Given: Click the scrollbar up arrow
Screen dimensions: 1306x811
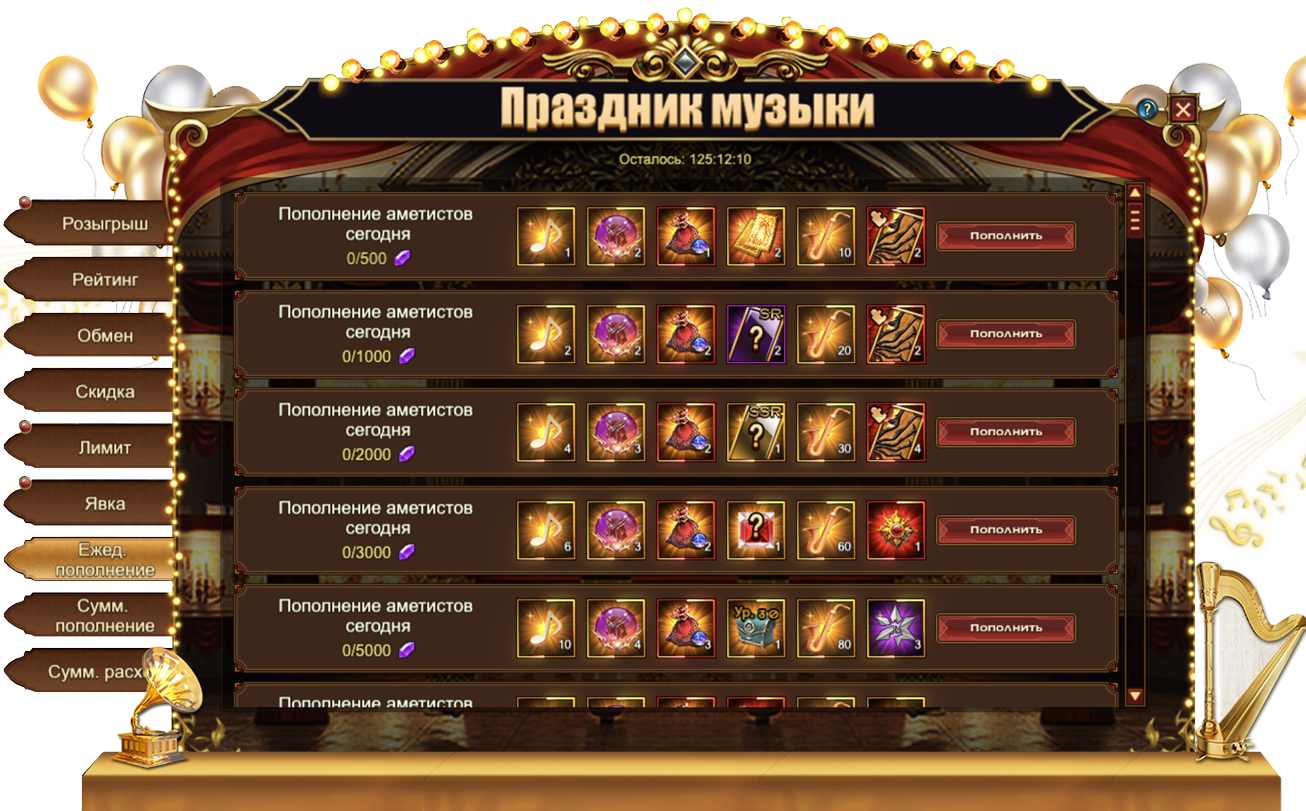Looking at the screenshot, I should 1135,193.
